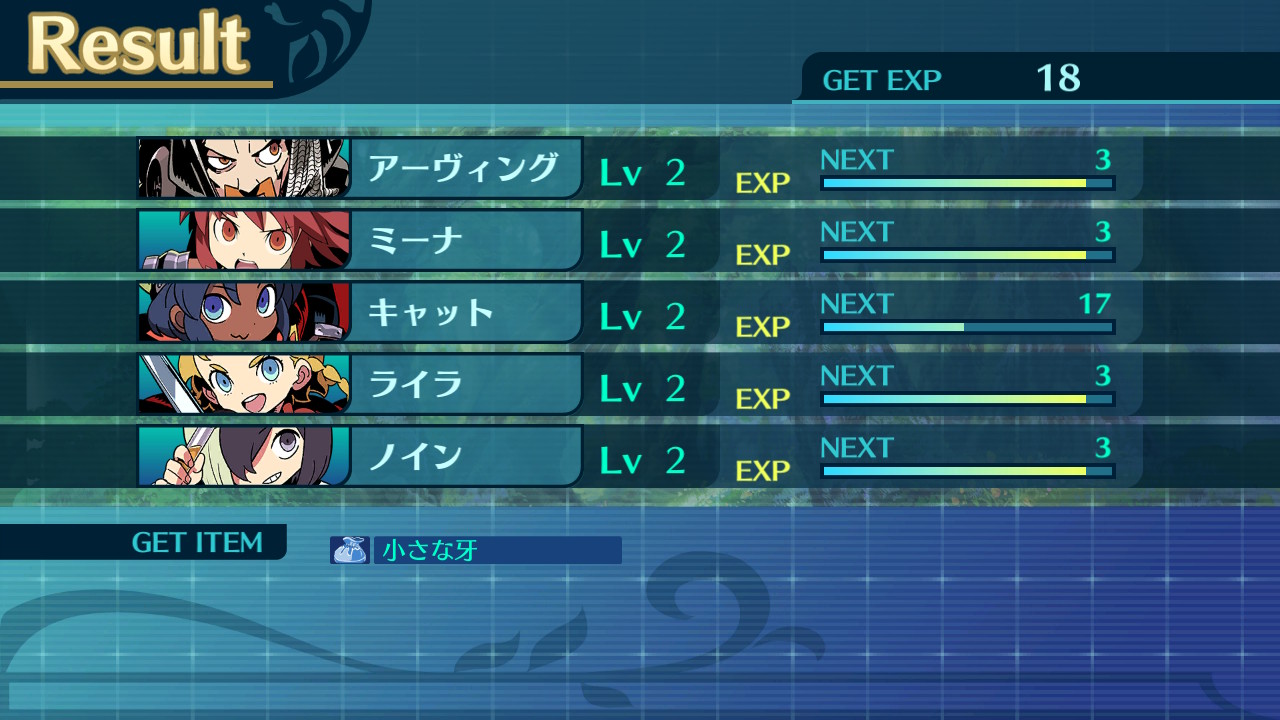Select the アーヴィング party member row
This screenshot has width=1280, height=720.
[462, 168]
